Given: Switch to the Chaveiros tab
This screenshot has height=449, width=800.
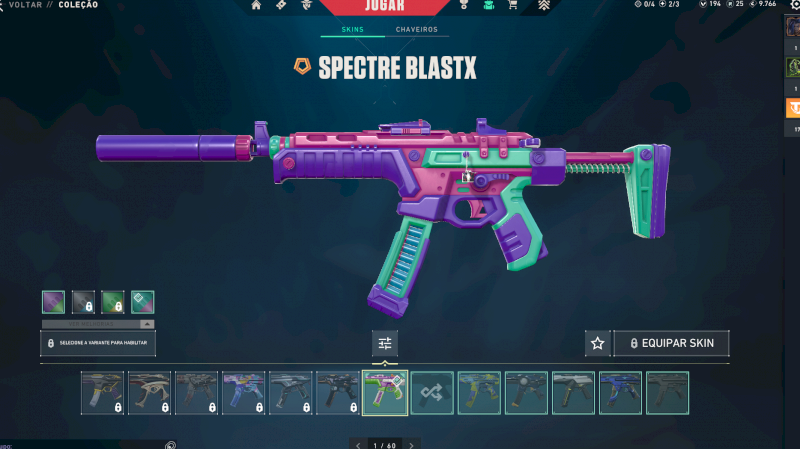Looking at the screenshot, I should [x=416, y=30].
